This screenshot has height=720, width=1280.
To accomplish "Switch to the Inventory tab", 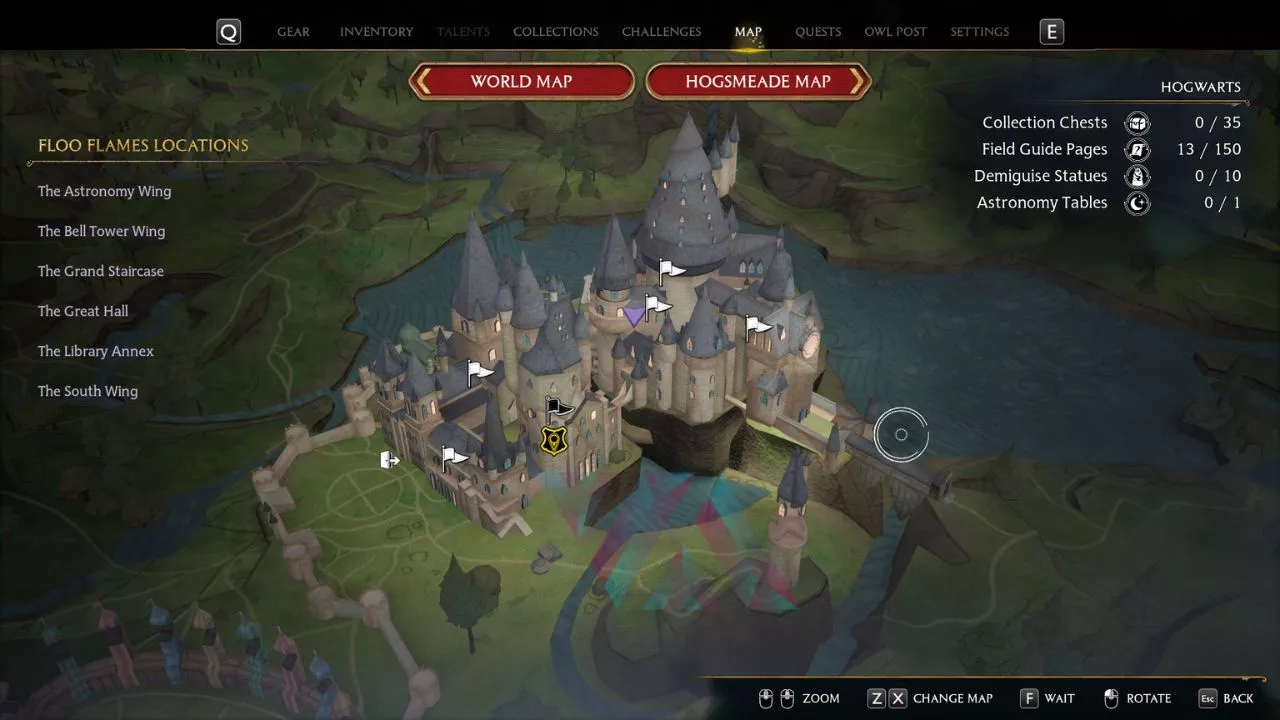I will click(x=376, y=32).
